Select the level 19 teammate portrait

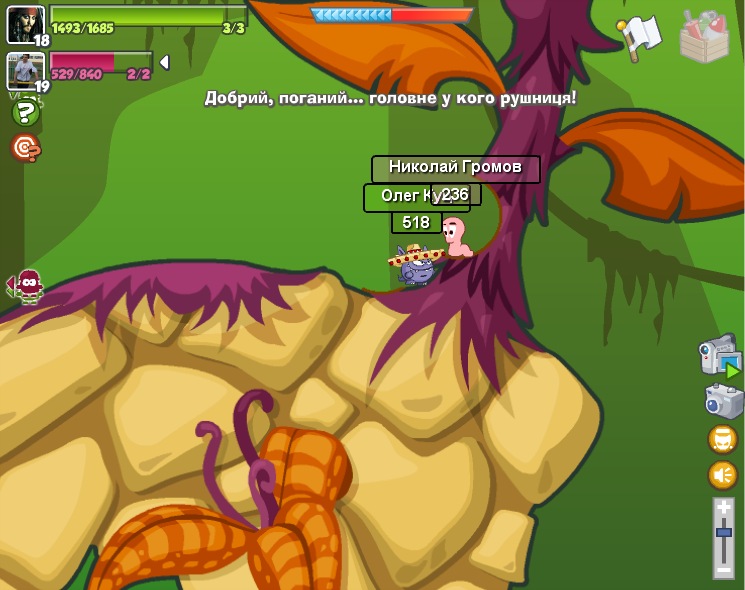24,69
